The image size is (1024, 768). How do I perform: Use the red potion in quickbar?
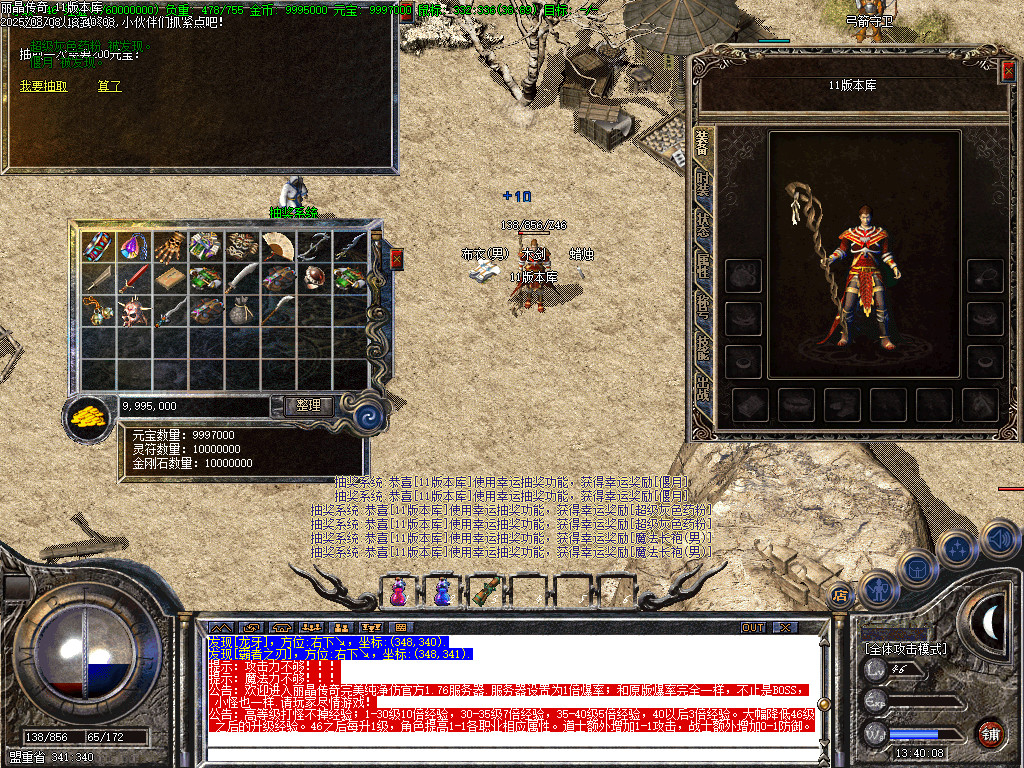click(398, 592)
